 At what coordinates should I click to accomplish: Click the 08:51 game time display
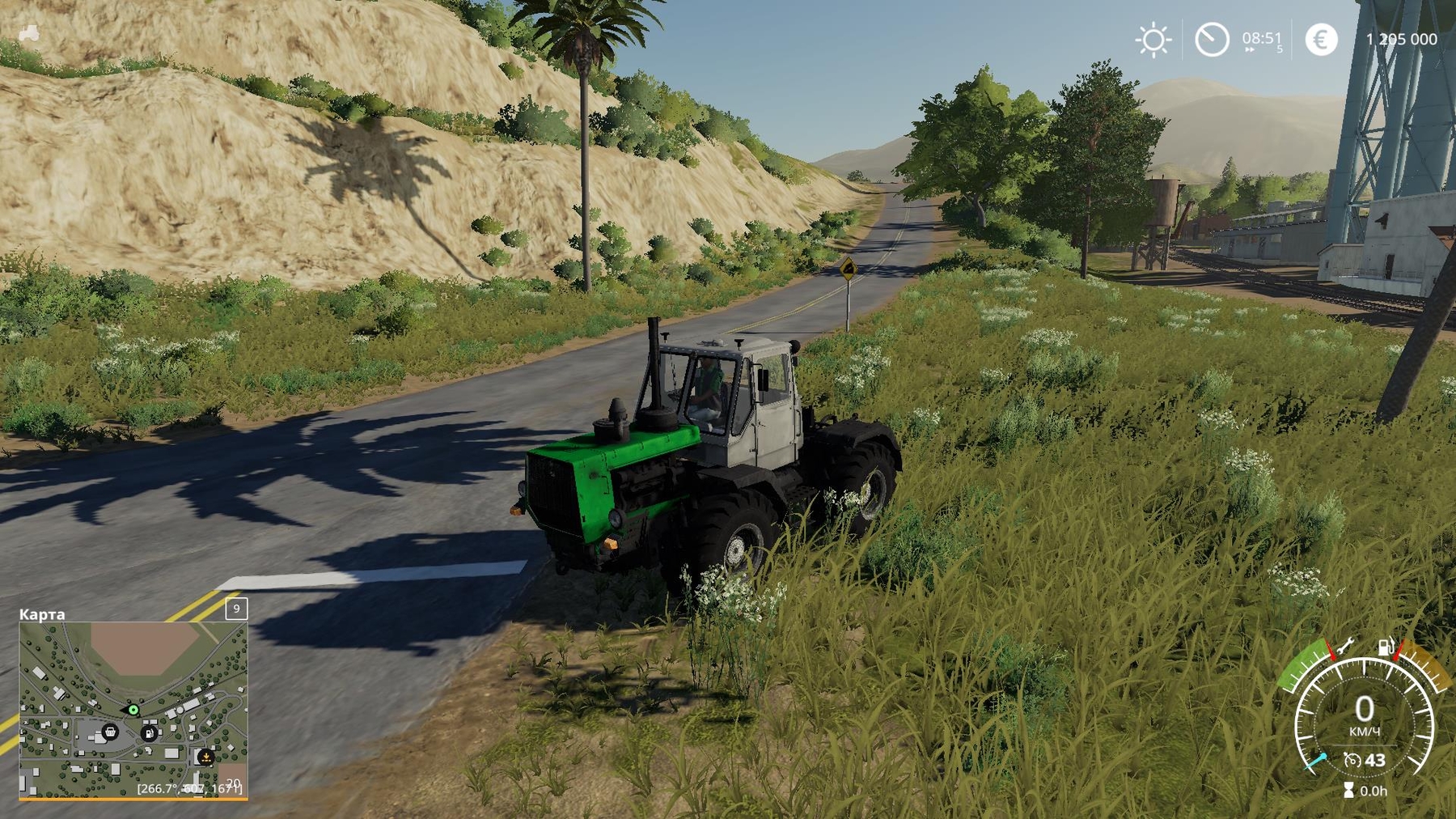1263,38
